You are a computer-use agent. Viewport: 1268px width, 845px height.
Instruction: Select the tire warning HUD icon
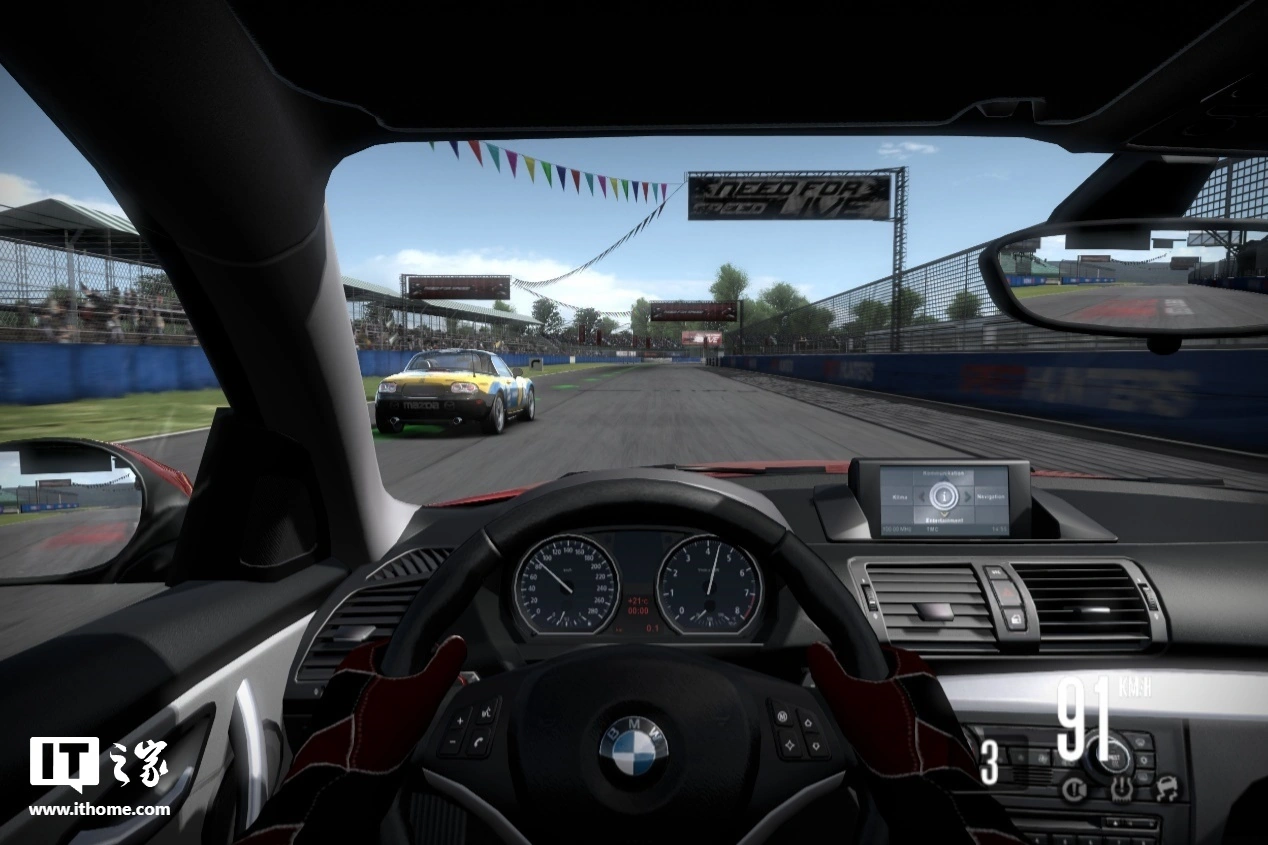coord(1120,789)
